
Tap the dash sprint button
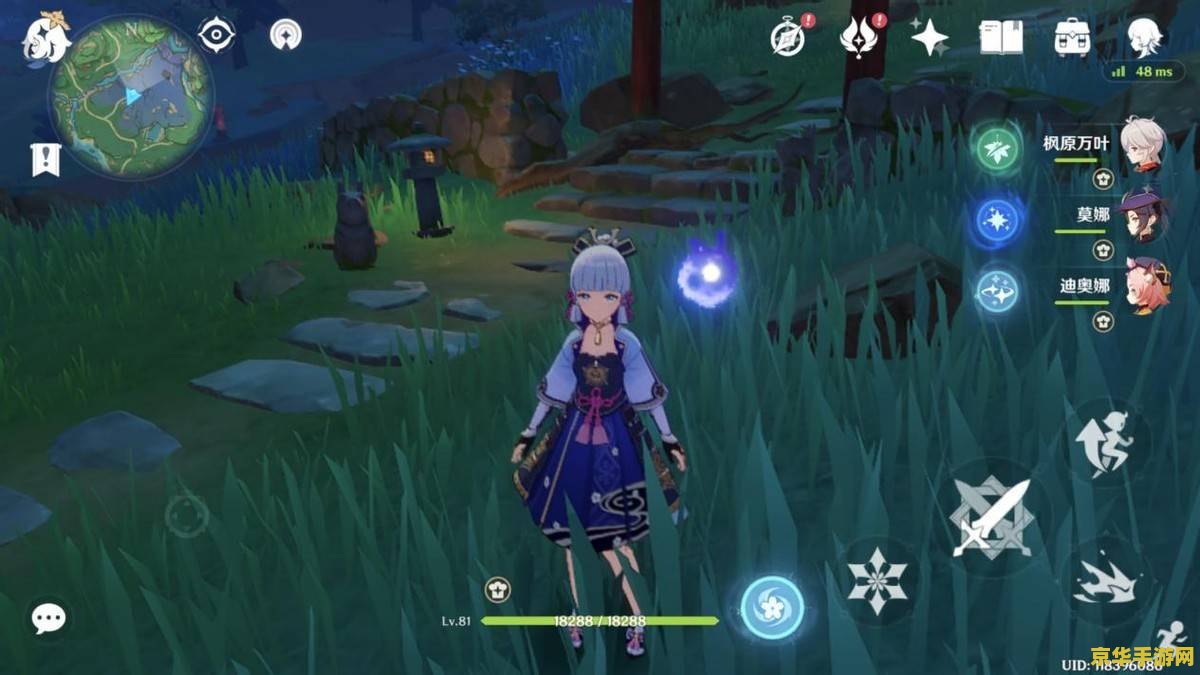tap(1106, 581)
